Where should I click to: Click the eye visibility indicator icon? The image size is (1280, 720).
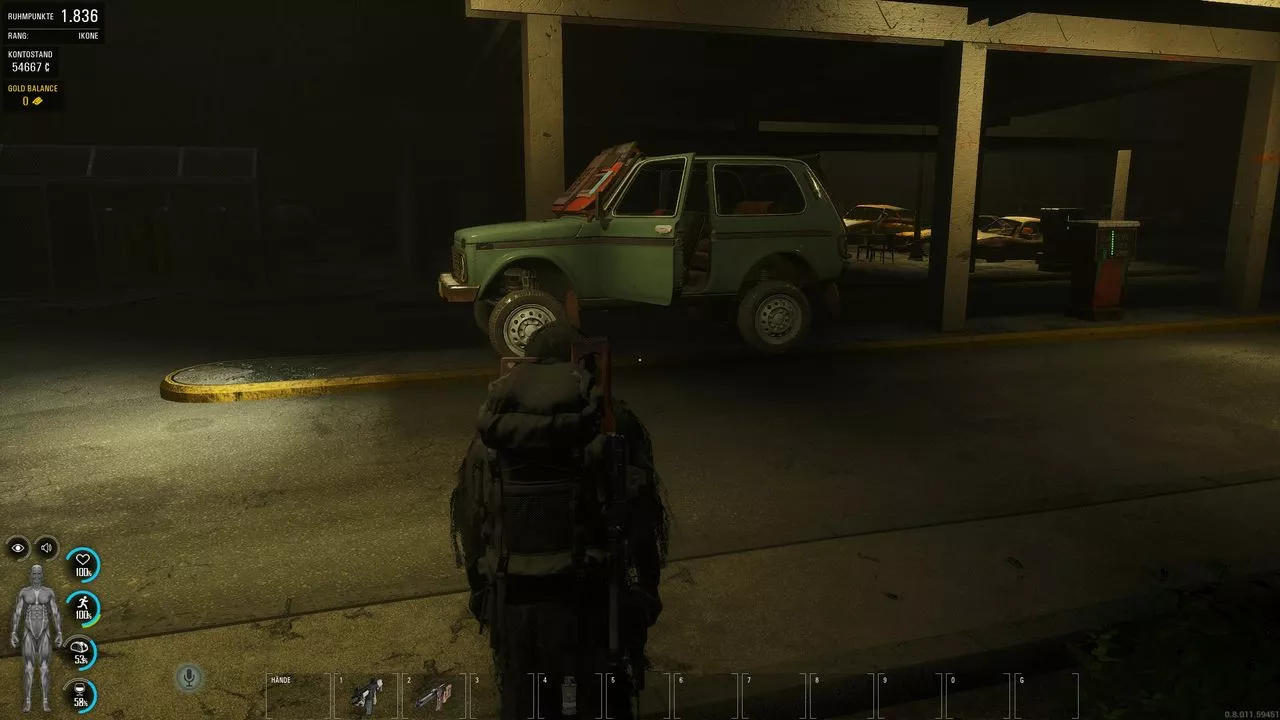tap(18, 547)
